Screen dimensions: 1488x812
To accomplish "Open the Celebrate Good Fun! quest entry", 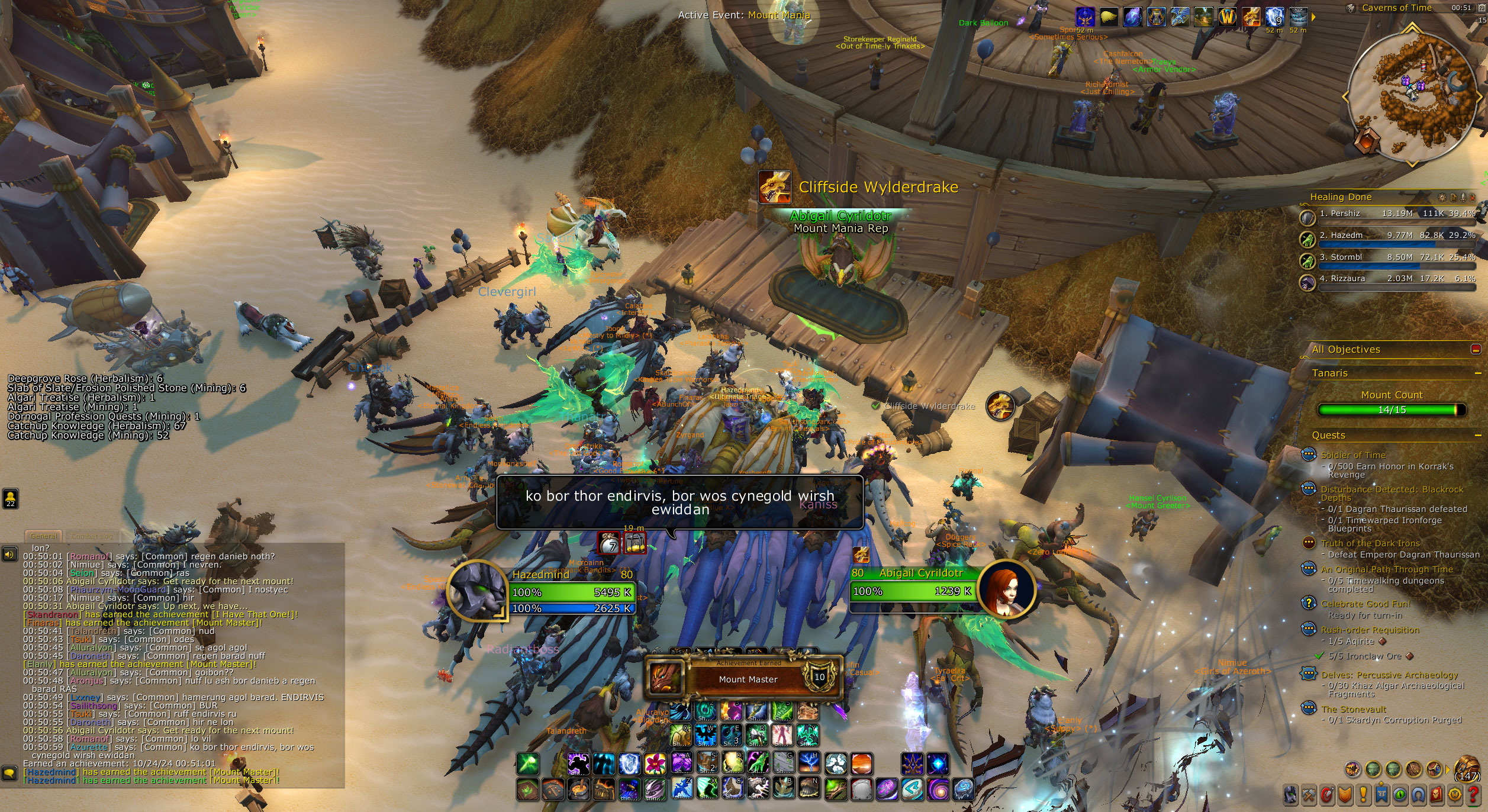I will click(x=1365, y=604).
